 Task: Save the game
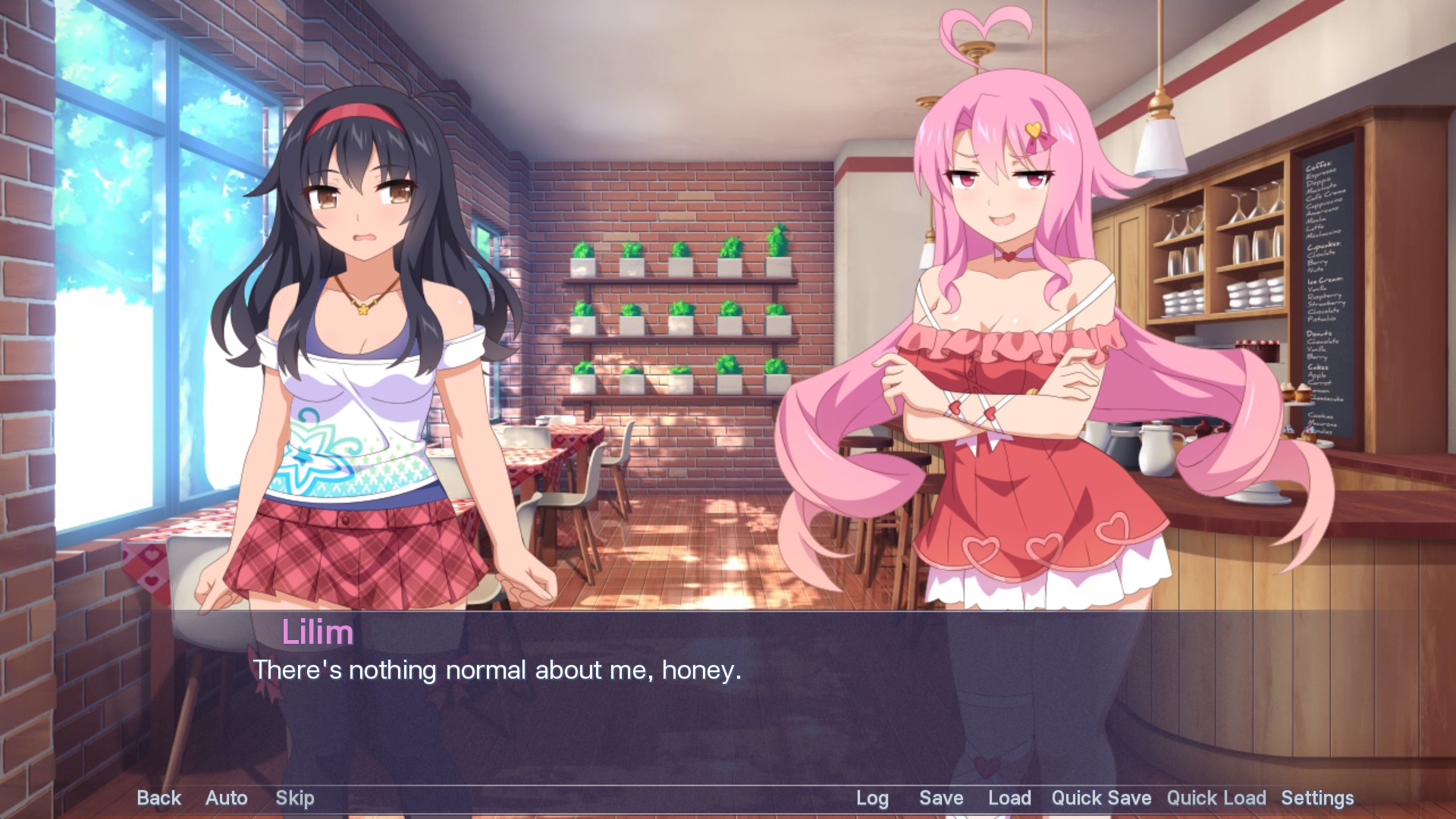tap(940, 798)
